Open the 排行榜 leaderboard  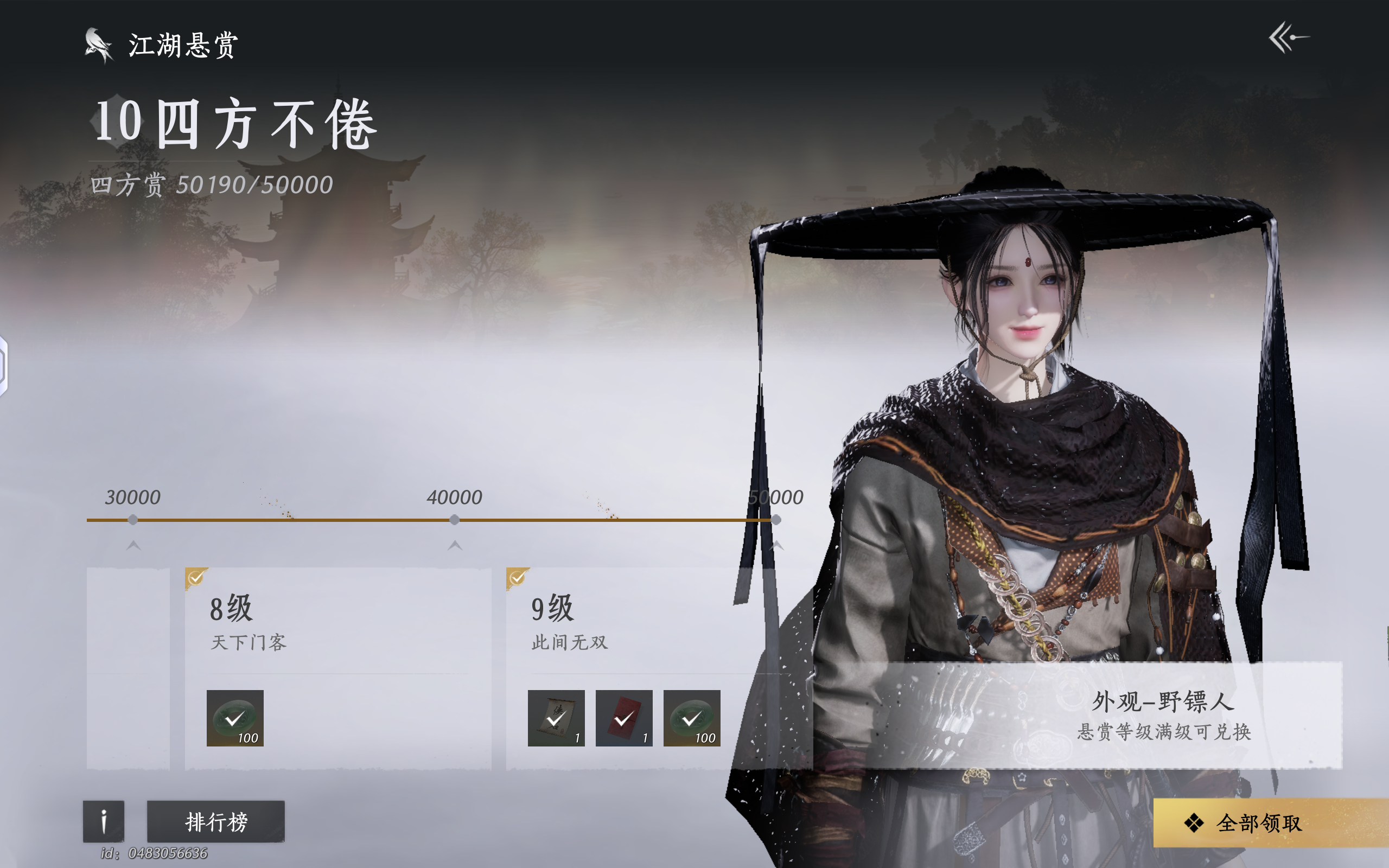(x=215, y=821)
